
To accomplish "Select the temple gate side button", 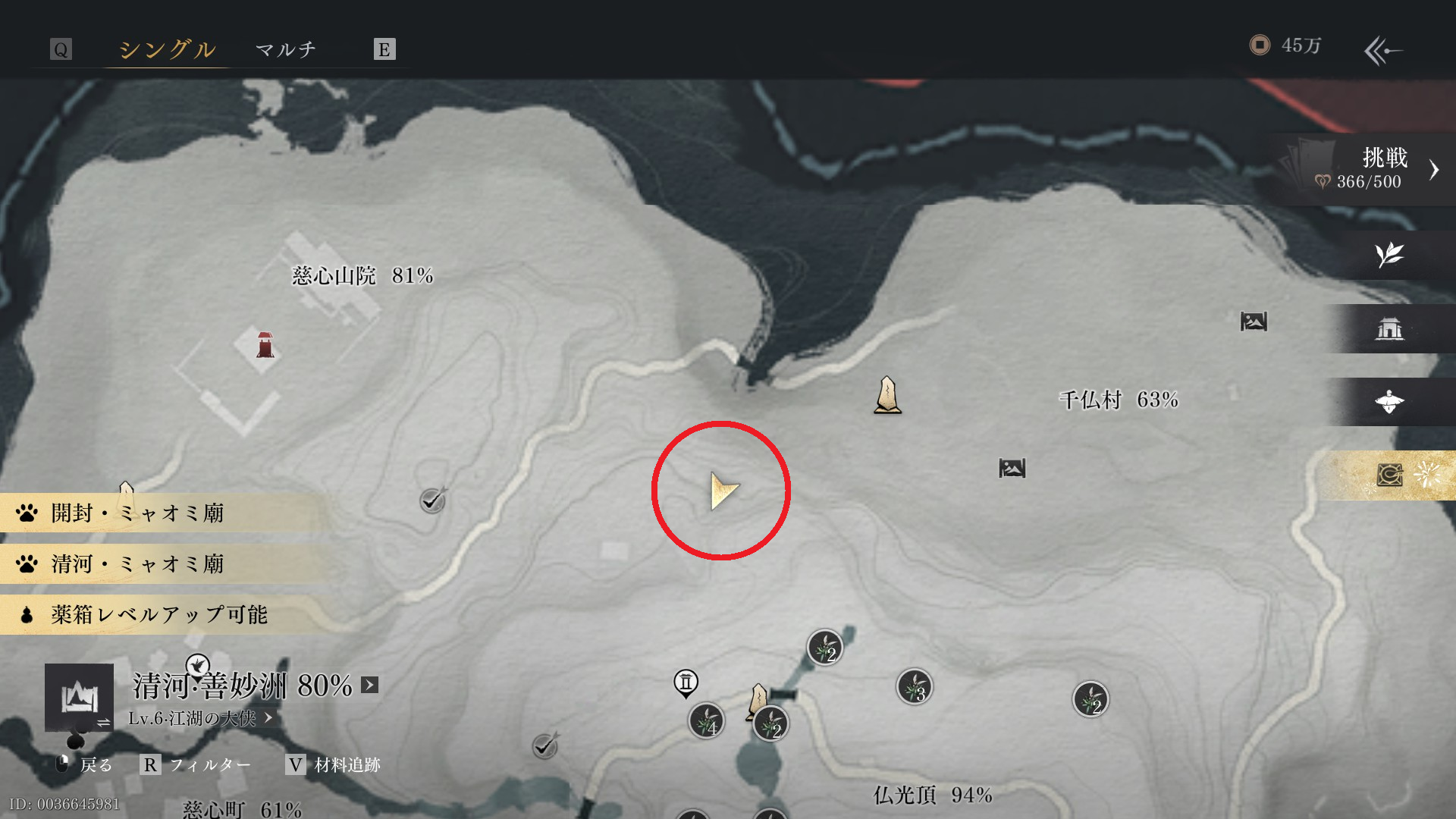I will (1389, 328).
